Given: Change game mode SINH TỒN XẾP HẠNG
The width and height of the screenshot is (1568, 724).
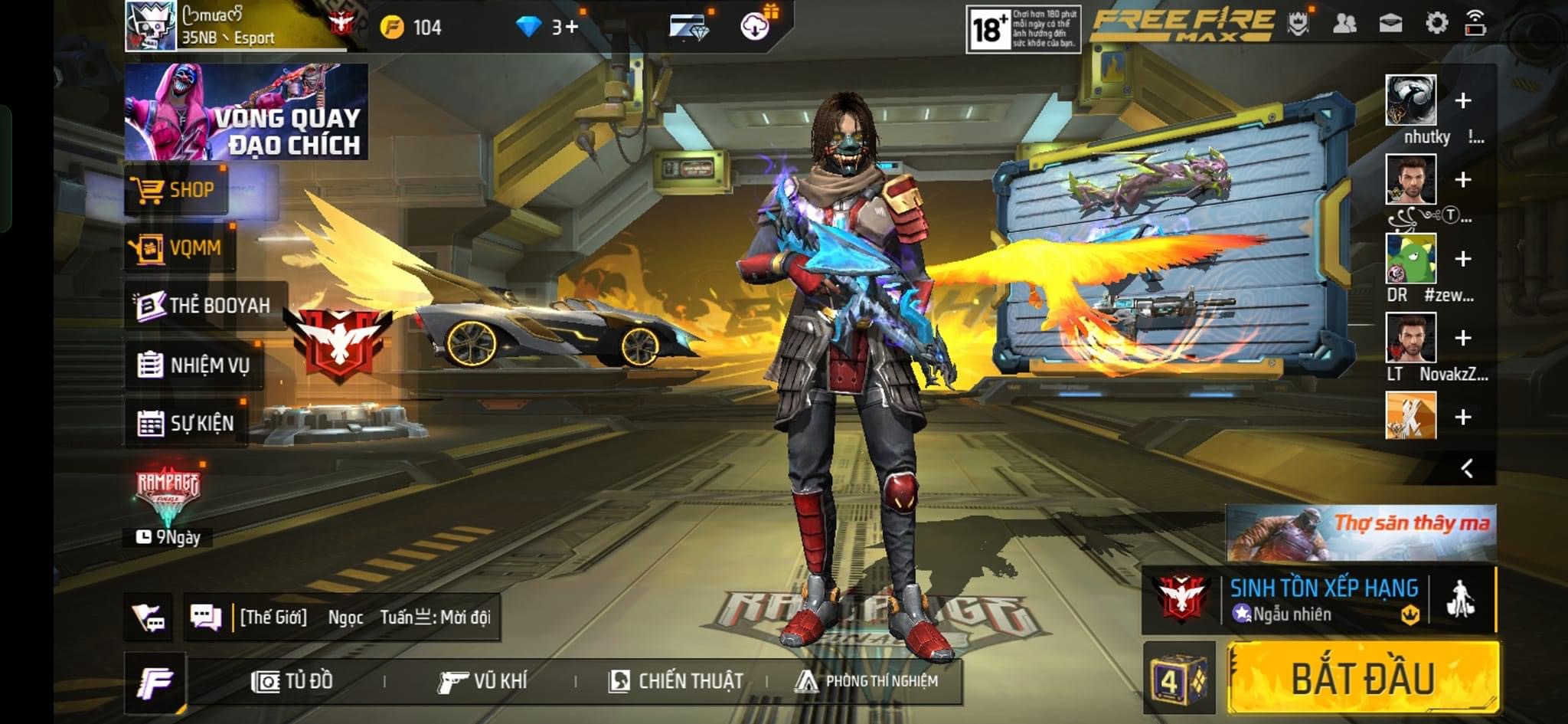Looking at the screenshot, I should (1318, 600).
